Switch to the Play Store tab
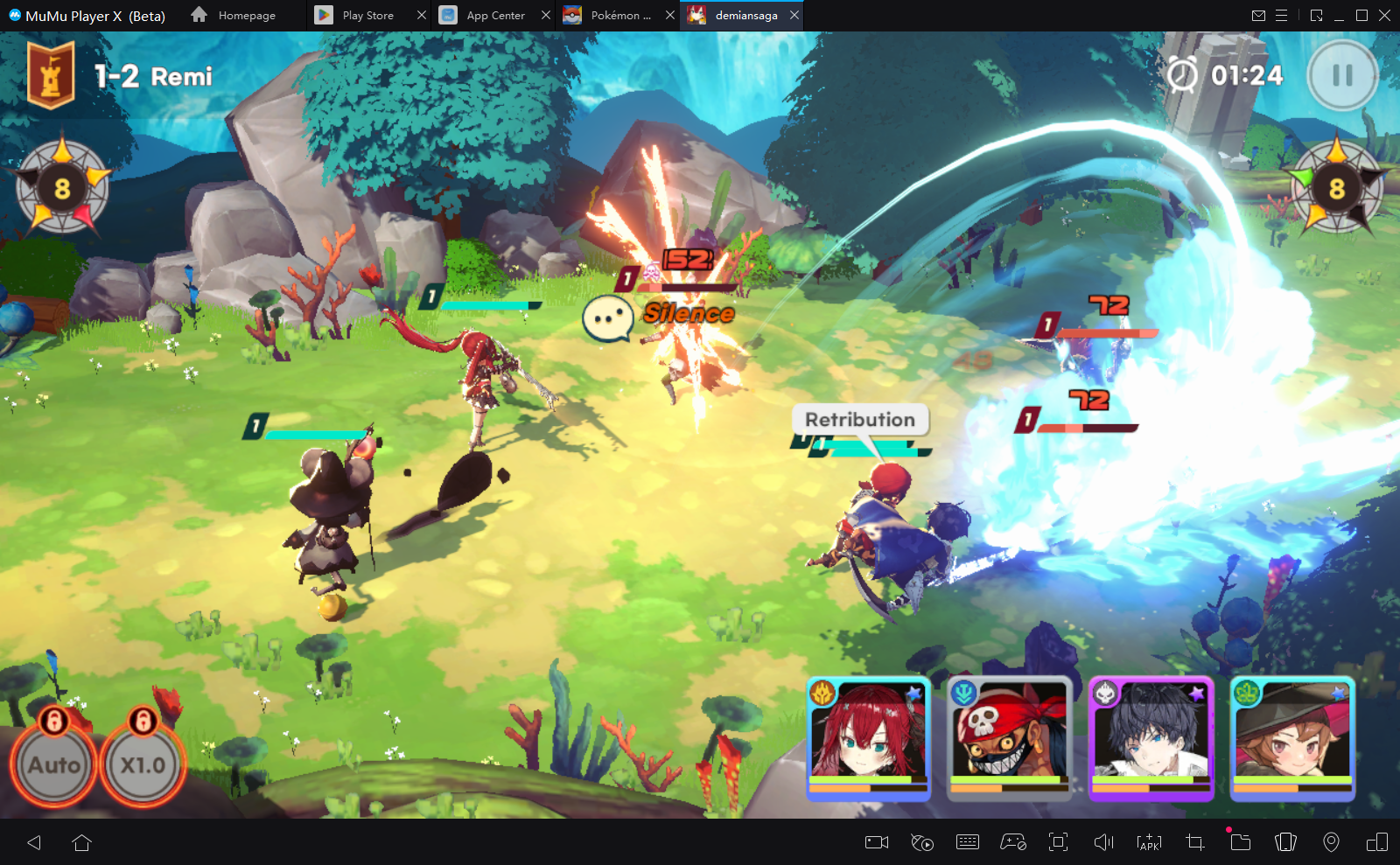Screen dimensions: 1400x865 (x=367, y=16)
